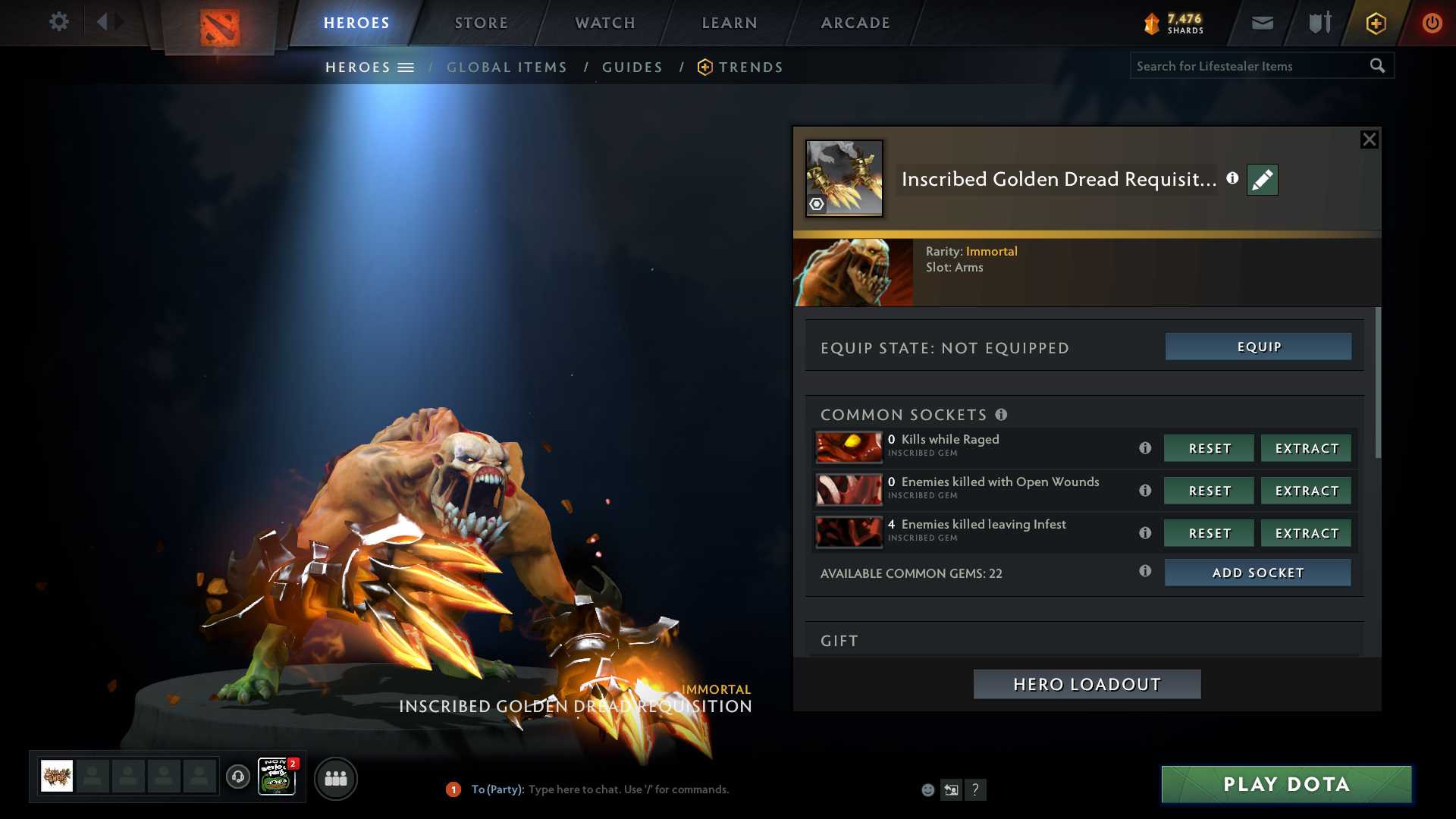Viewport: 1456px width, 819px height.
Task: Reset the Kills while Raged gem
Action: coord(1209,448)
